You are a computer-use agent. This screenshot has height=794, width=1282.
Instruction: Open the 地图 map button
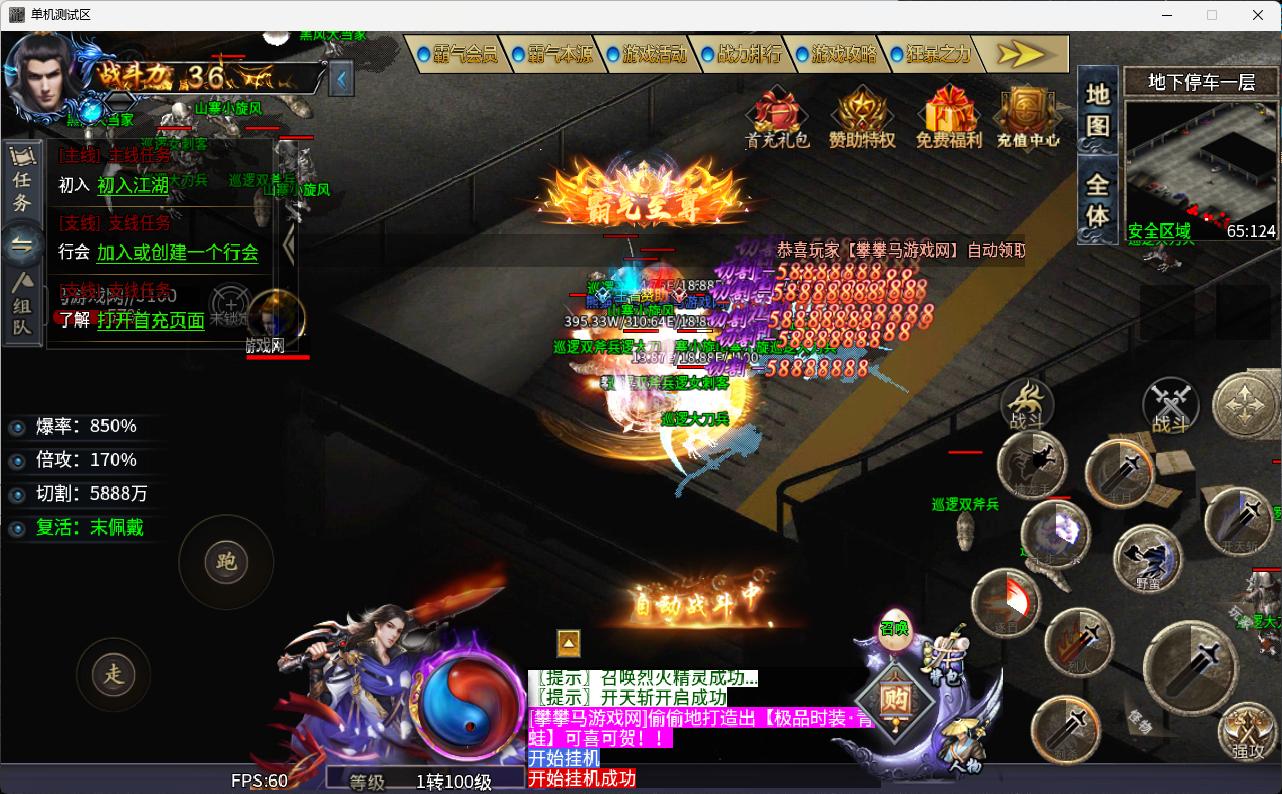(x=1098, y=110)
